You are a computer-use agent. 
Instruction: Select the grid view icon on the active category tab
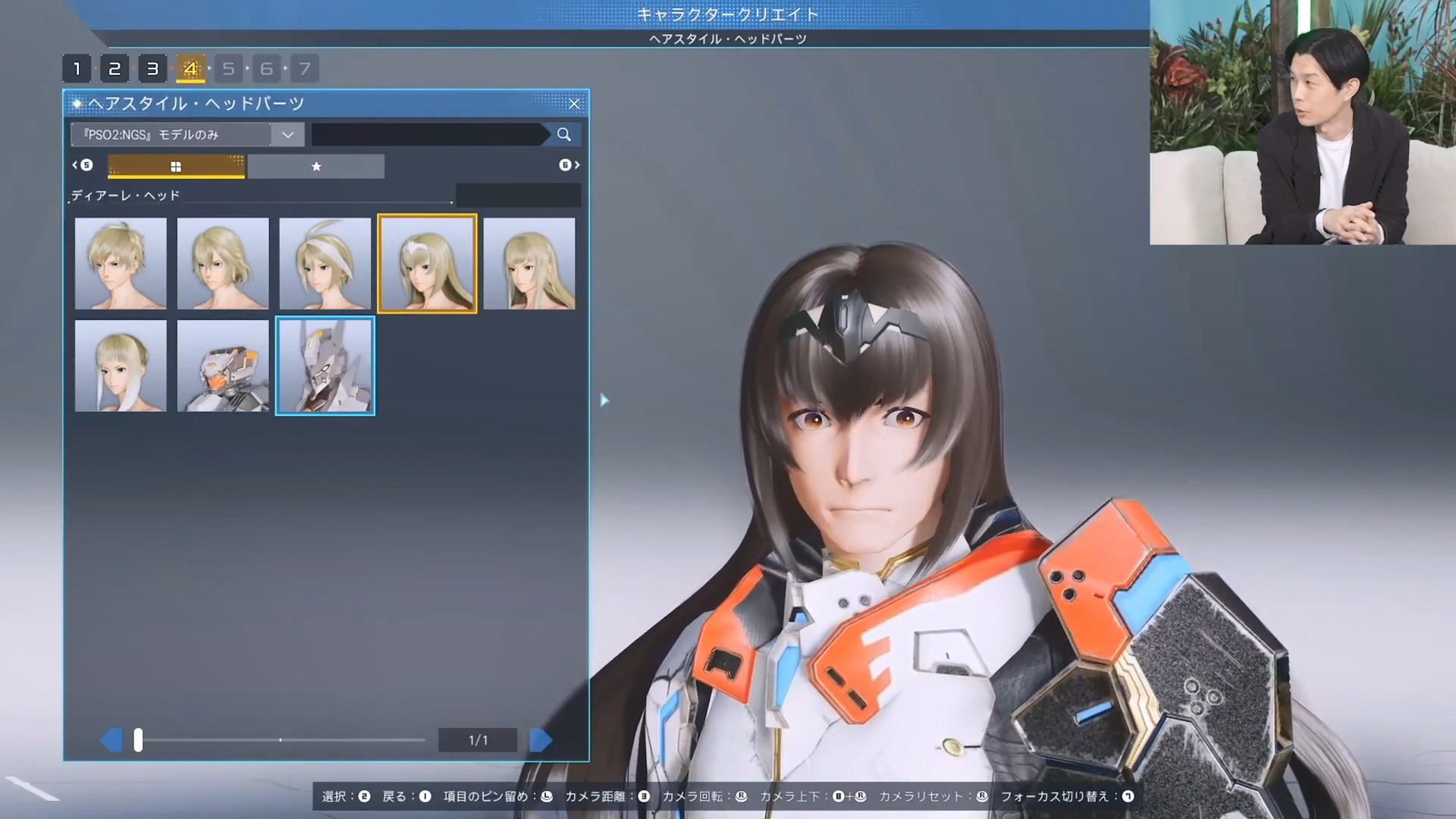point(176,166)
